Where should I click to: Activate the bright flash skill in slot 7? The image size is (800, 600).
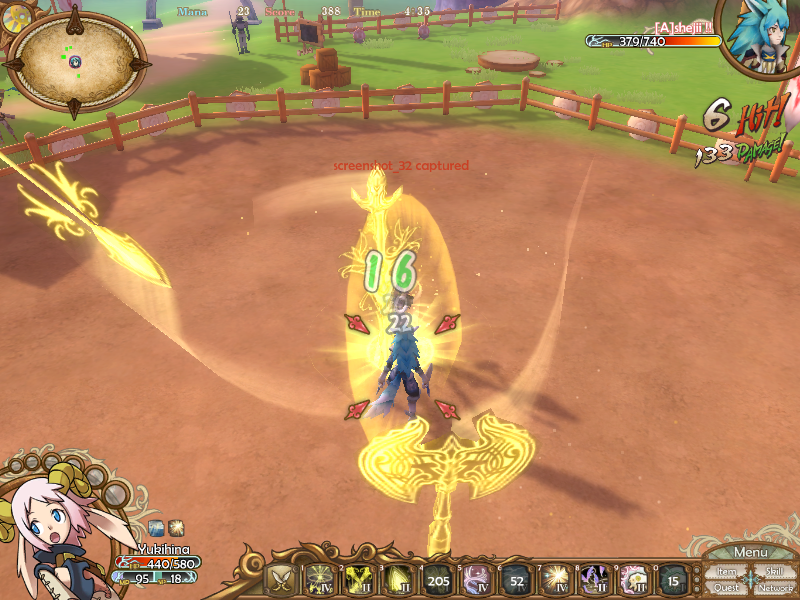555,579
